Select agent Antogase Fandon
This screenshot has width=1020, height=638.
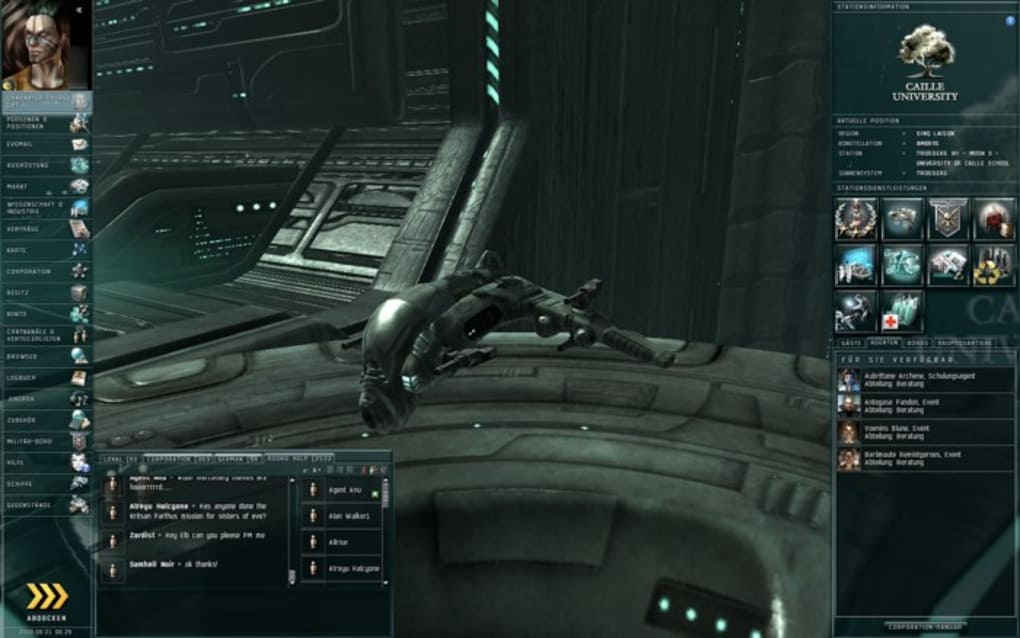coord(925,405)
